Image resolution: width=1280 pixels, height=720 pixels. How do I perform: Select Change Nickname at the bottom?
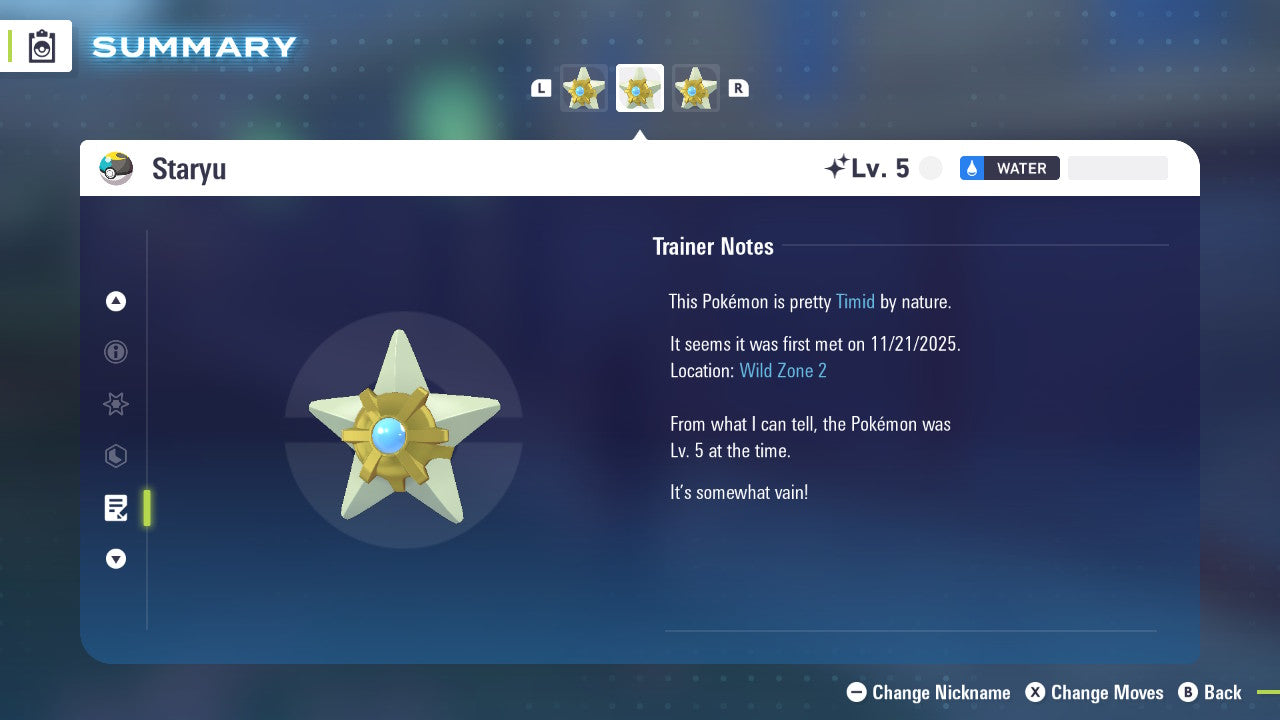tap(928, 692)
